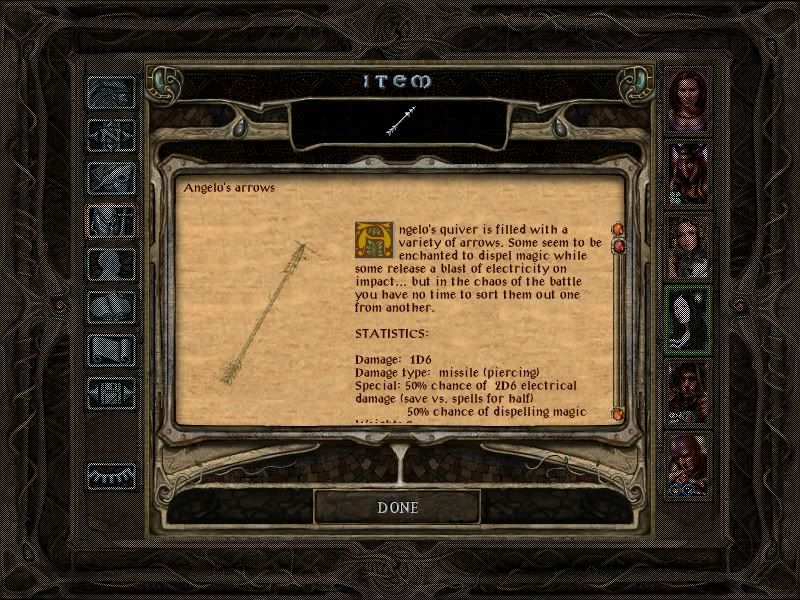Select the green-highlighted pale woman portrait
Viewport: 800px width, 600px height.
coord(689,318)
